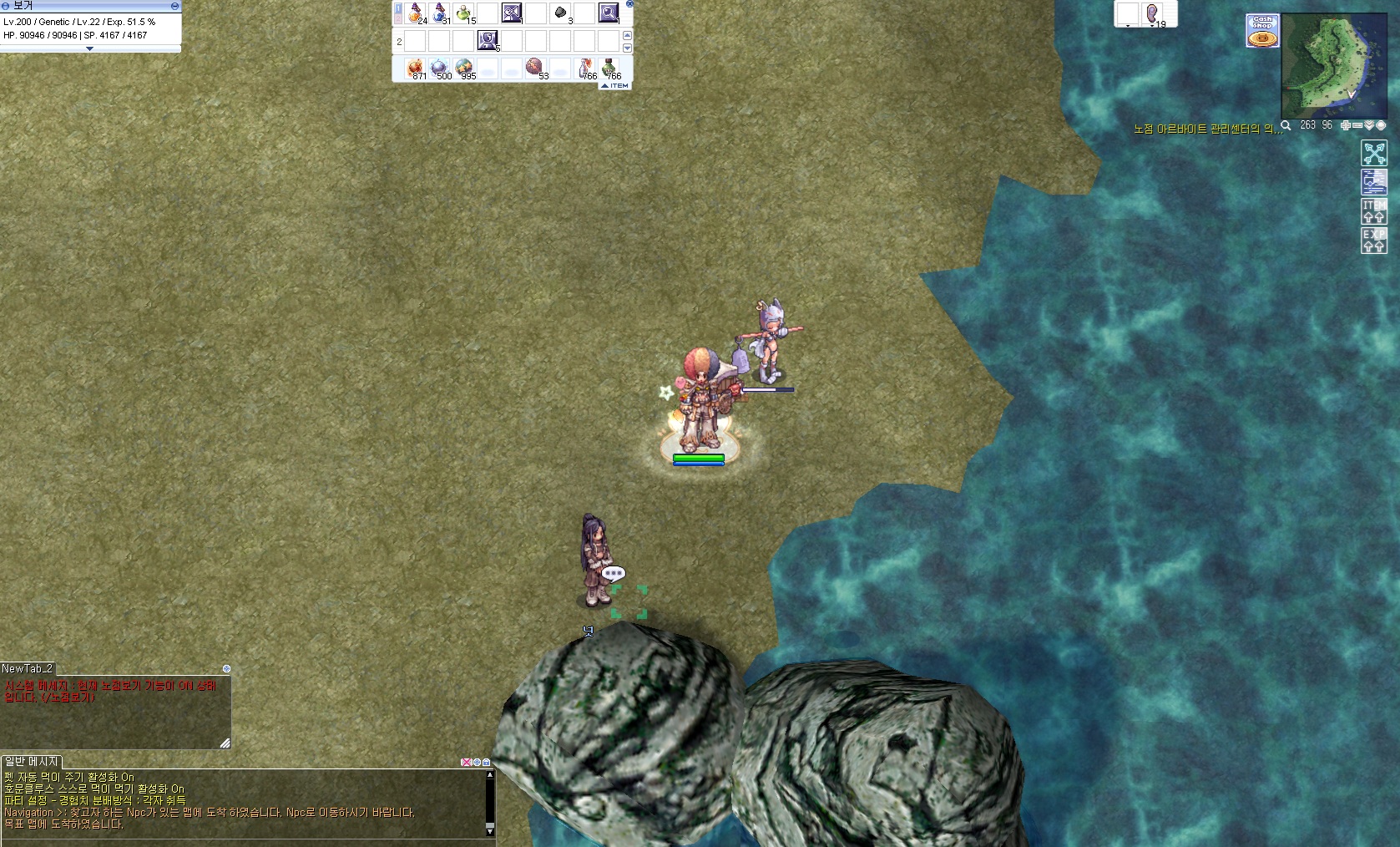Toggle the ITEM boost indicator button
1400x847 pixels.
point(1374,211)
